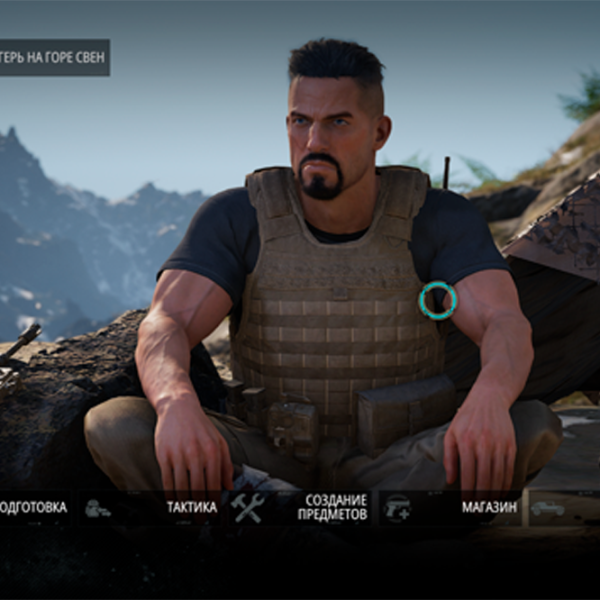Viewport: 600px width, 600px height.
Task: Open the Подготовка menu entry
Action: [x=32, y=508]
